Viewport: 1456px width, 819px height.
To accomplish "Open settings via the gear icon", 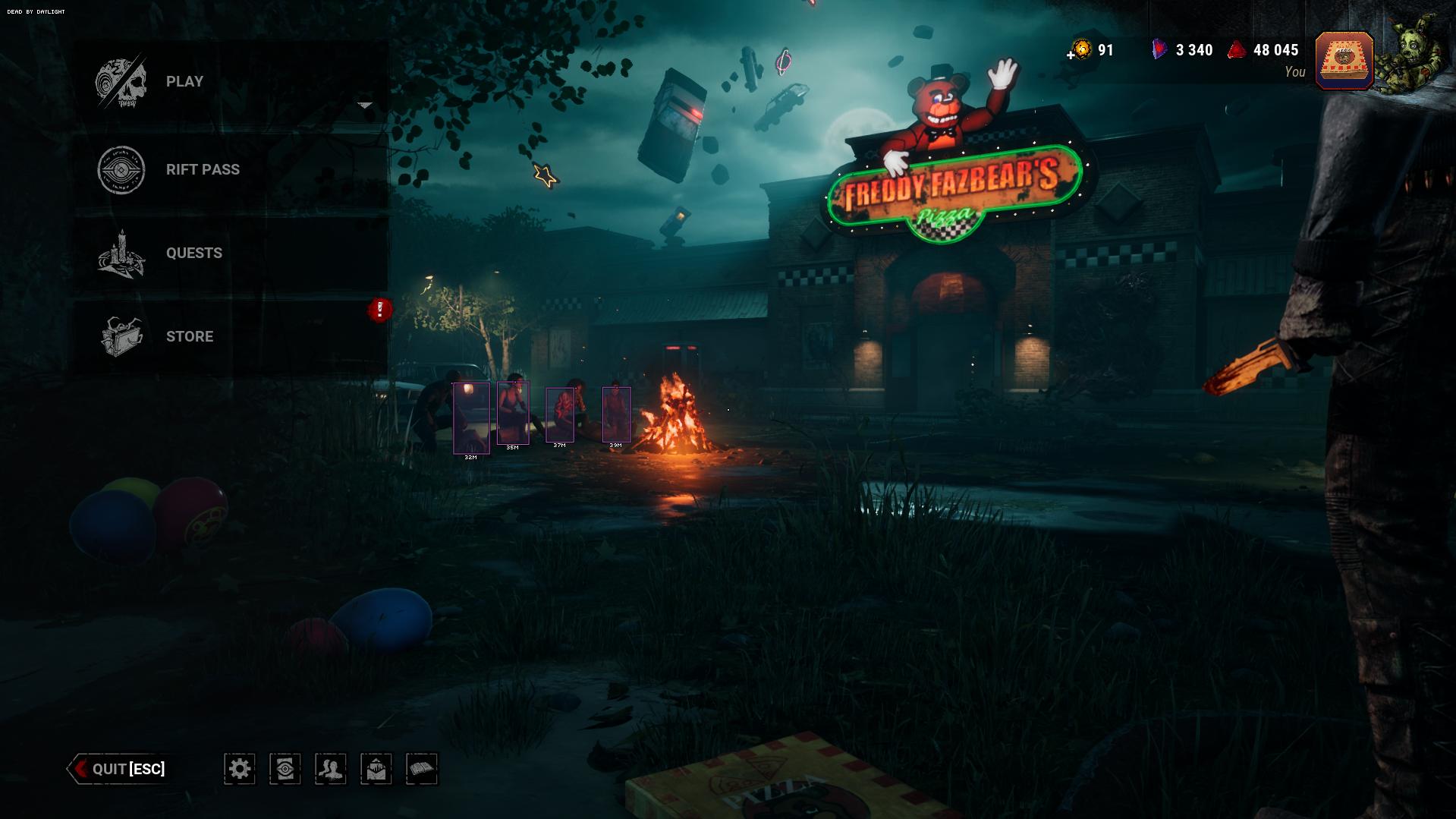I will click(240, 769).
